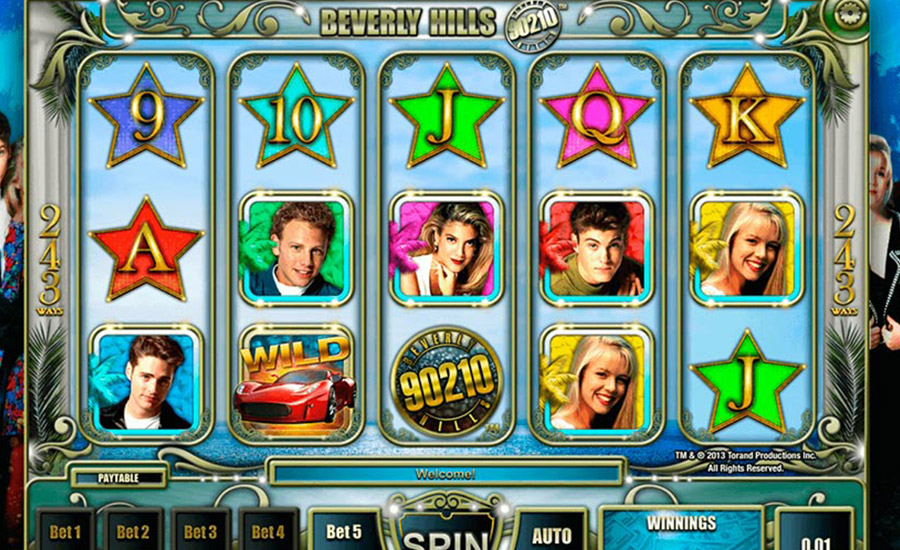Set the wager with Bet 4
The height and width of the screenshot is (550, 900).
268,531
